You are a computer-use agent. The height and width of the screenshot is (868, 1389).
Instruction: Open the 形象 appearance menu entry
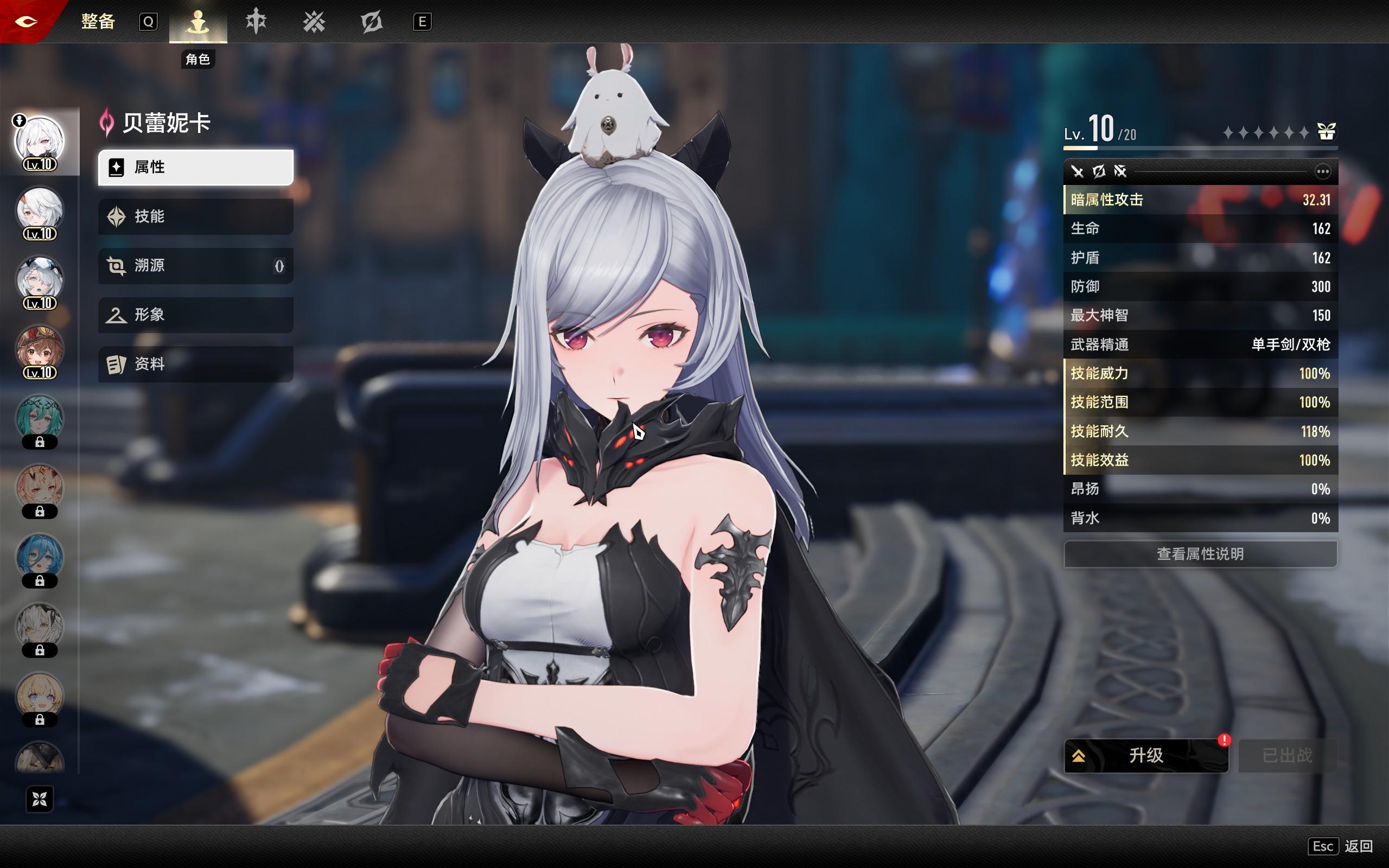click(195, 315)
